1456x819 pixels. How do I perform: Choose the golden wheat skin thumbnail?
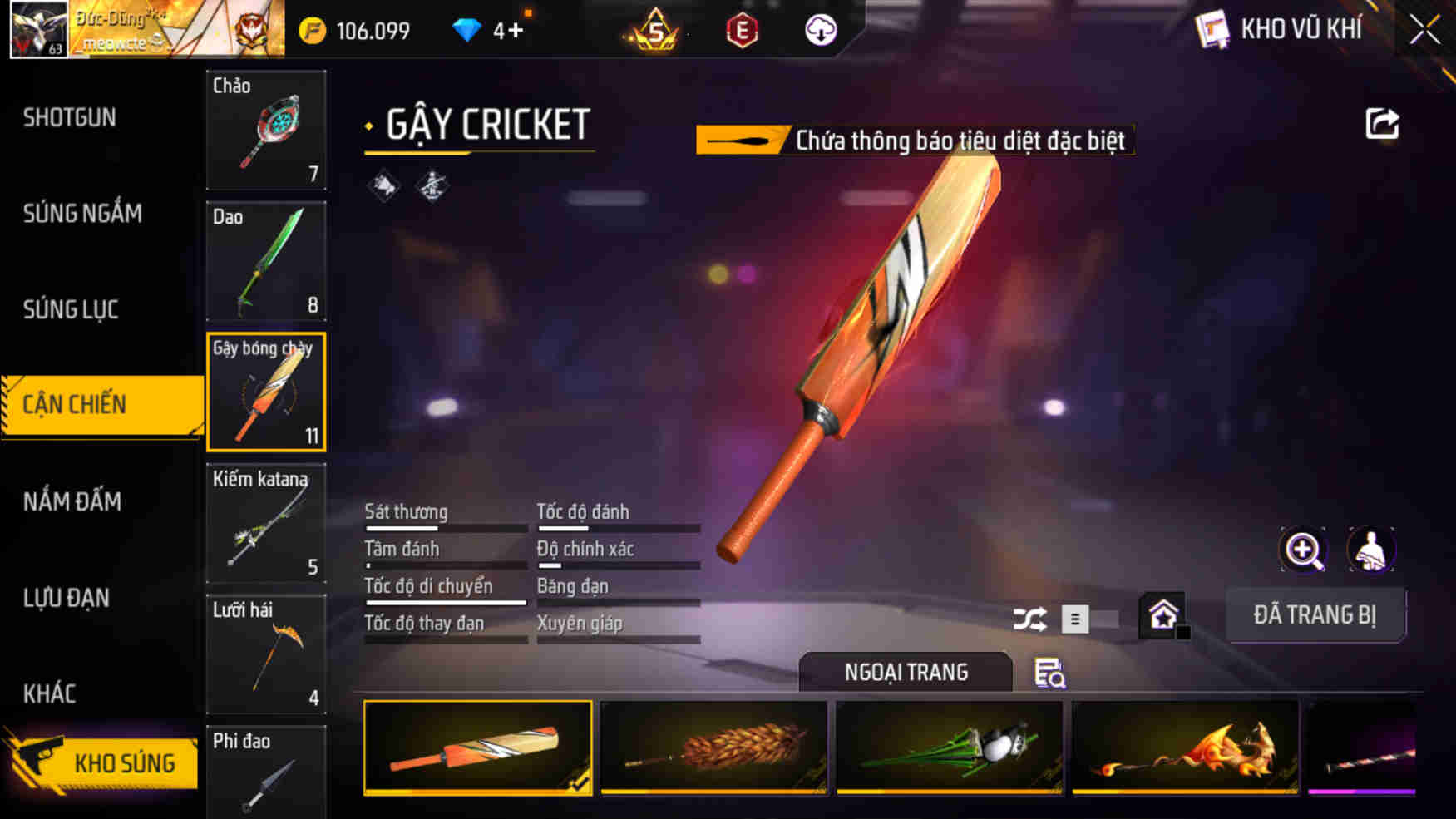(x=713, y=747)
